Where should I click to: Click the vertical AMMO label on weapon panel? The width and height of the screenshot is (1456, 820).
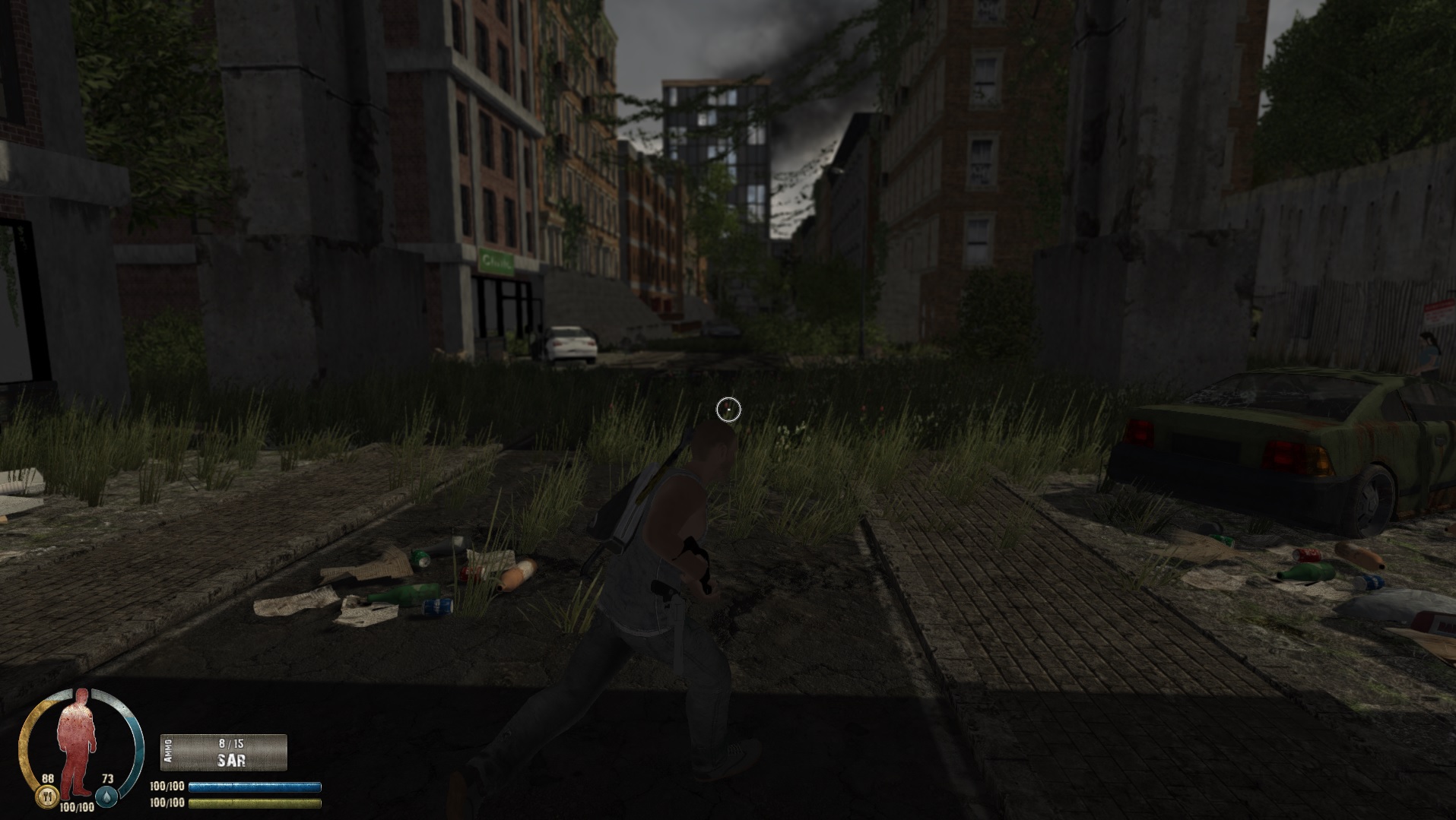pos(167,751)
